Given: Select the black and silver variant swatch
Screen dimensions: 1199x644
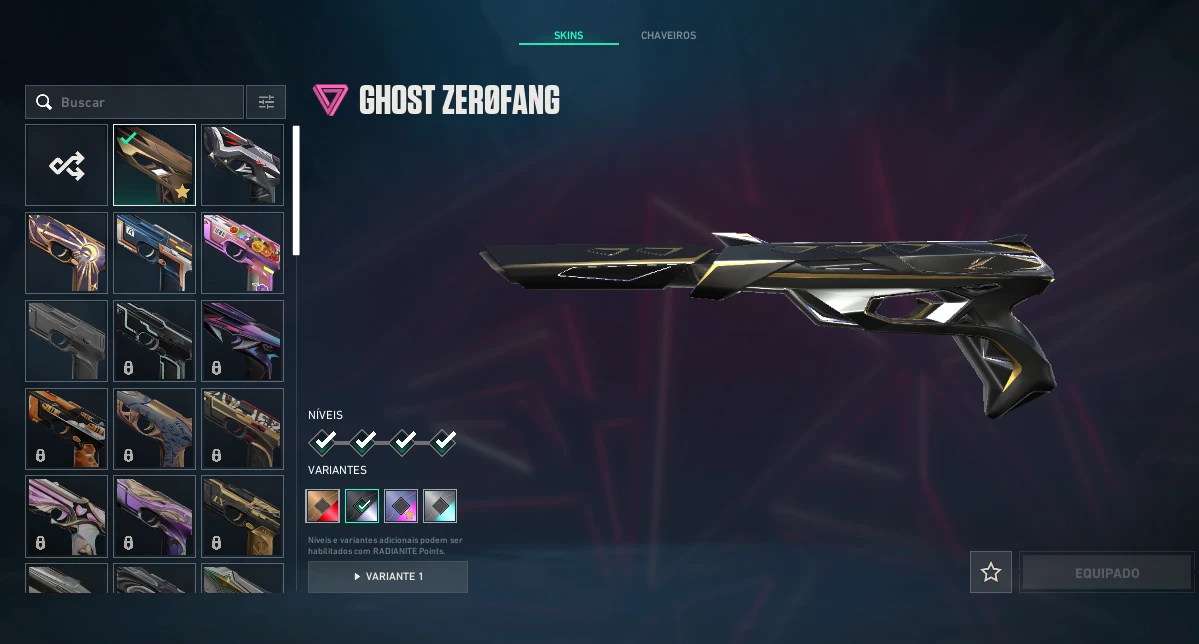Looking at the screenshot, I should coord(362,506).
